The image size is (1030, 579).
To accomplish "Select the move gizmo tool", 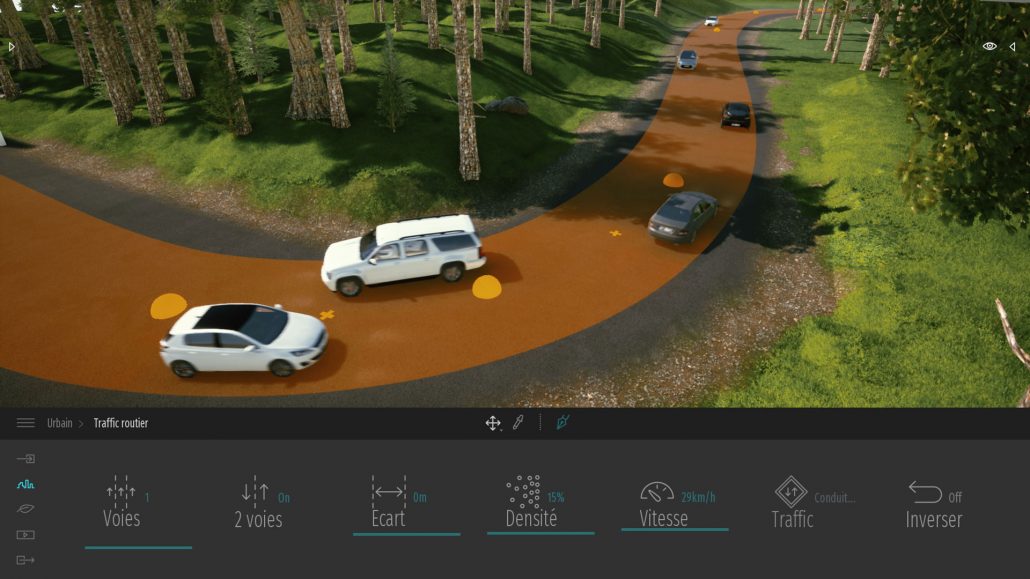I will [x=493, y=423].
